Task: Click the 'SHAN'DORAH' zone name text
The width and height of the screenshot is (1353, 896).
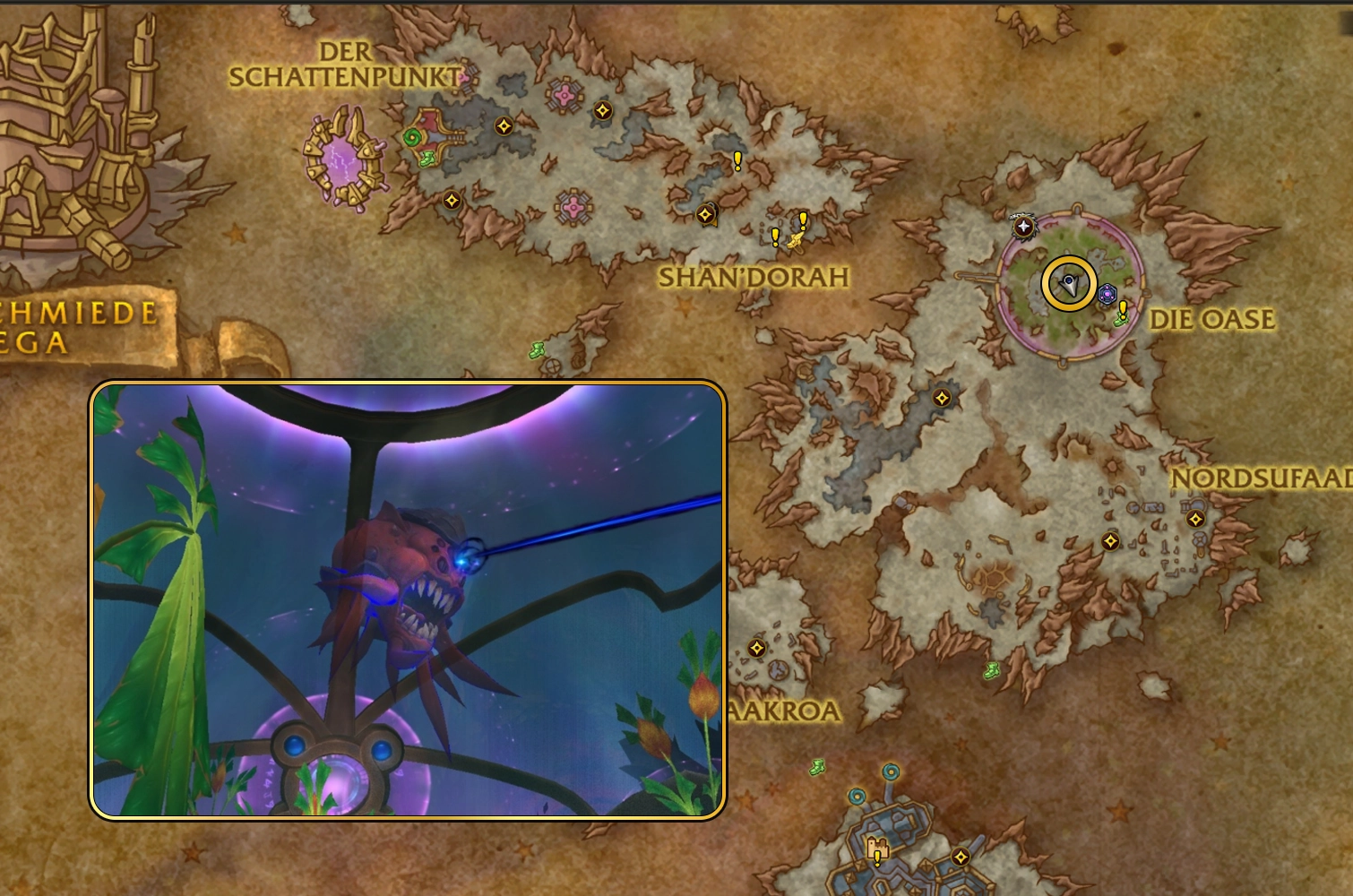Action: [x=753, y=278]
